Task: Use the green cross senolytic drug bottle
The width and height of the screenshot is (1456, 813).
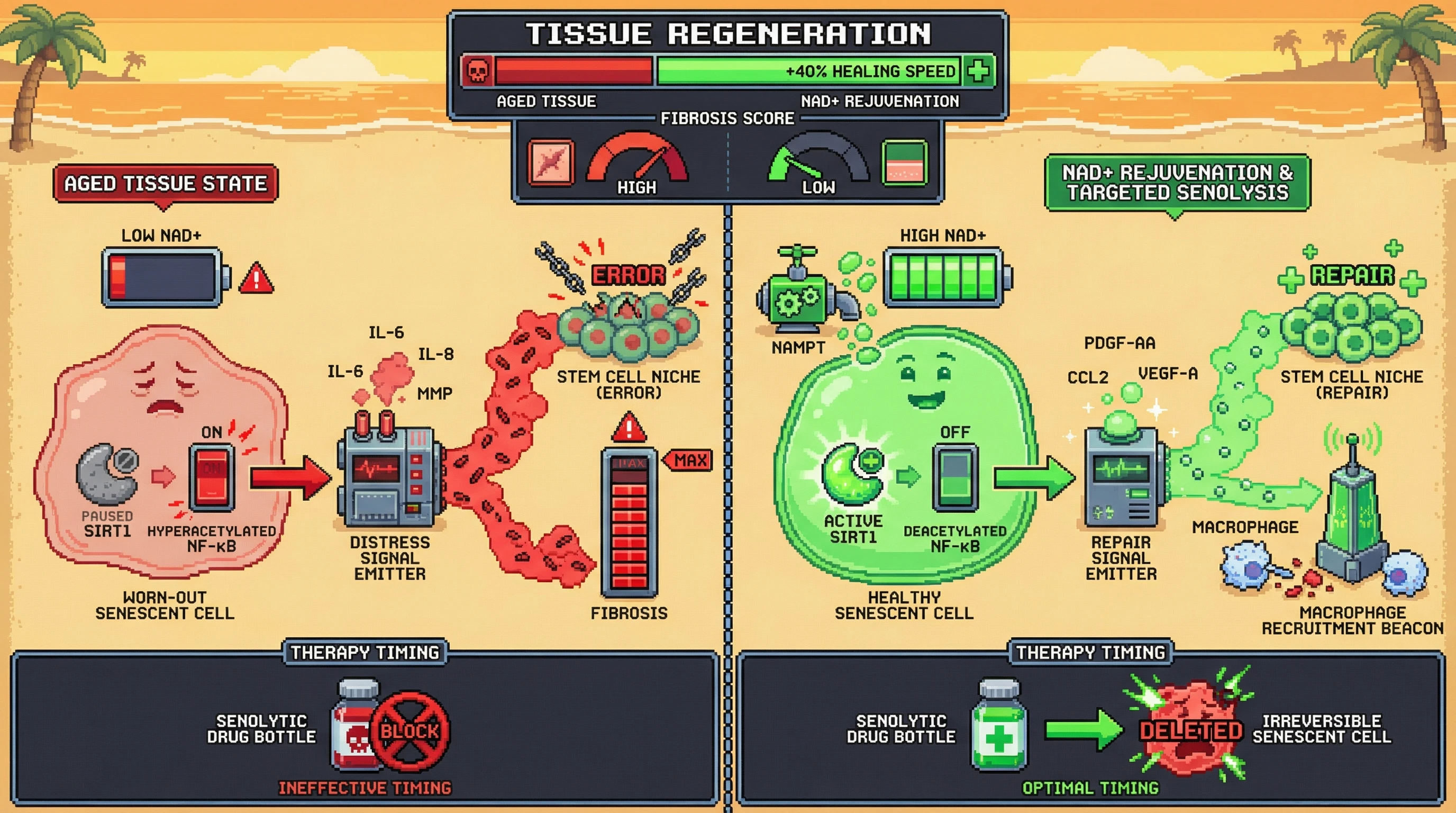Action: (x=999, y=727)
